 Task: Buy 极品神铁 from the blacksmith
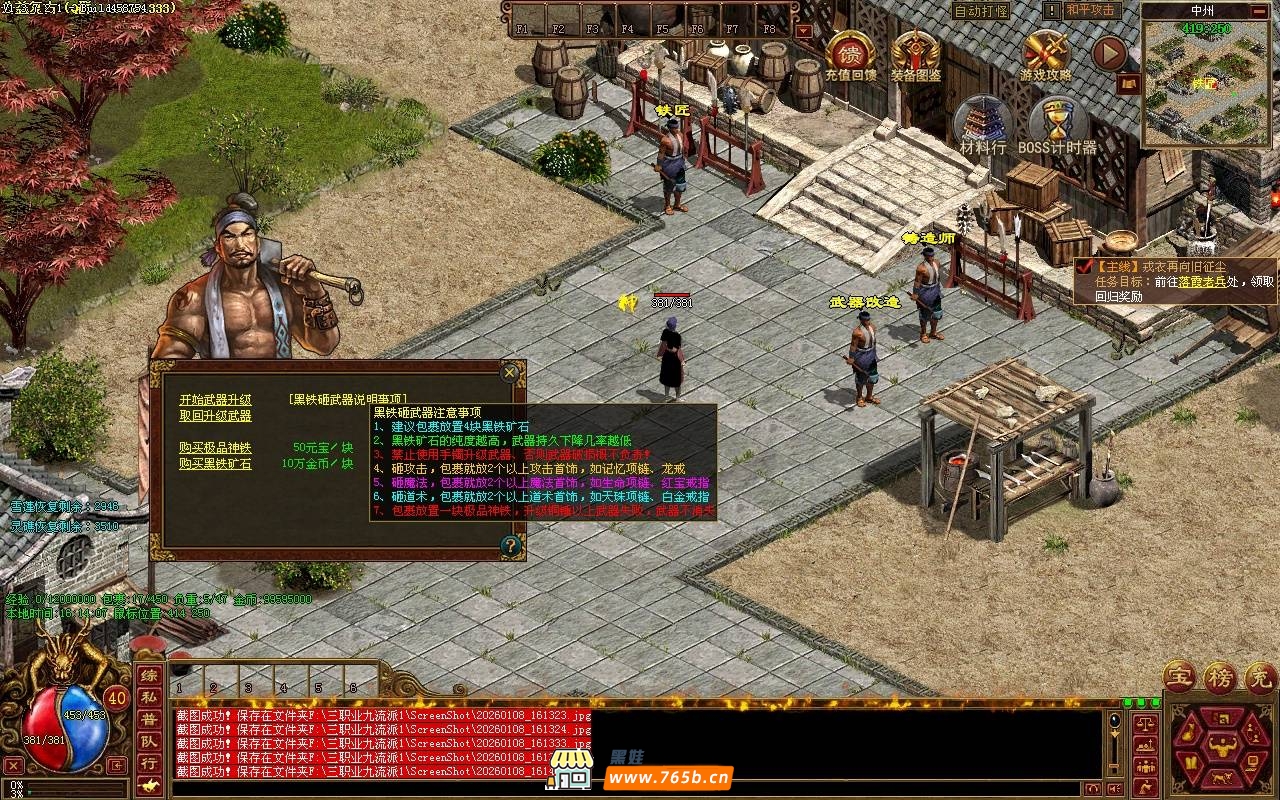(215, 447)
